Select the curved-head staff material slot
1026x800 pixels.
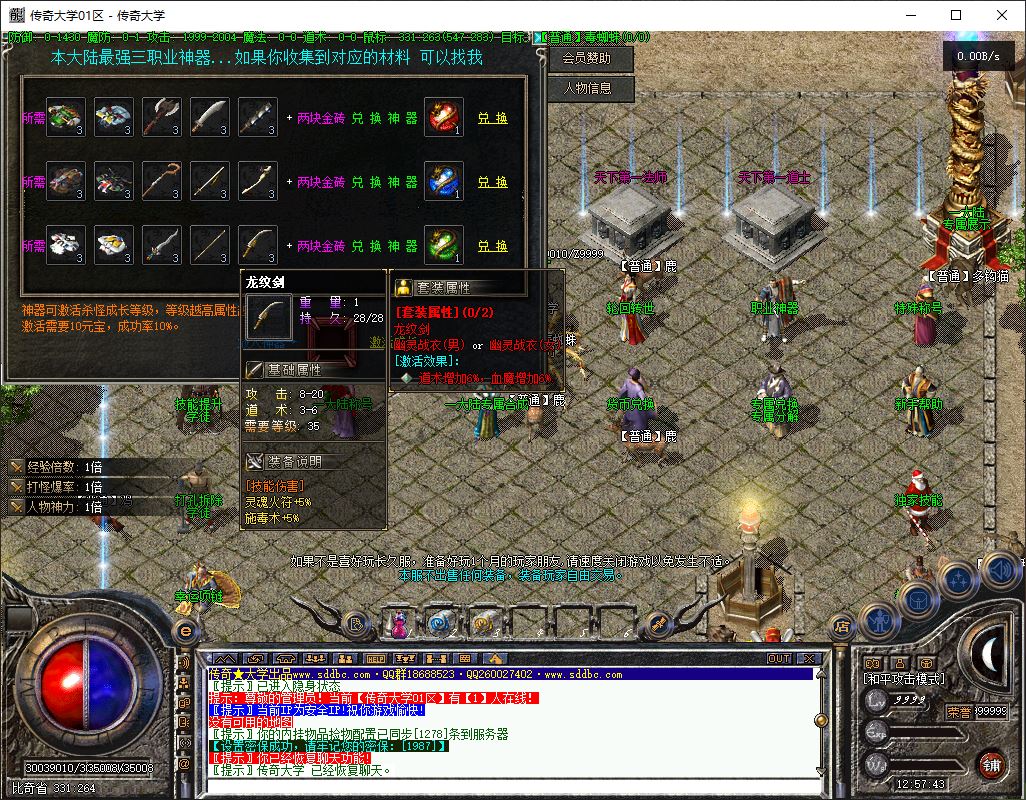161,182
